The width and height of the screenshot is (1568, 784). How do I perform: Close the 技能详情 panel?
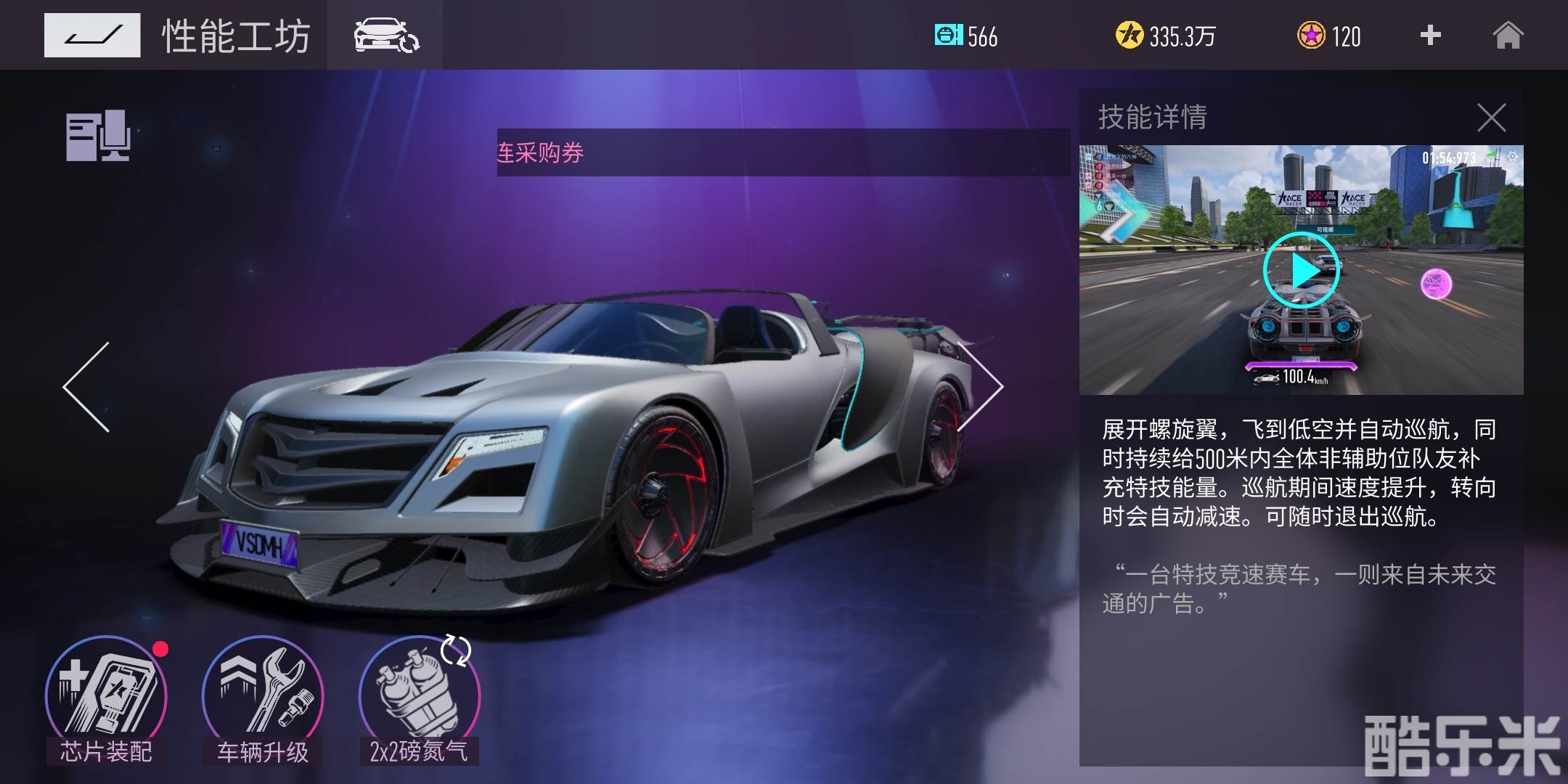(1491, 118)
